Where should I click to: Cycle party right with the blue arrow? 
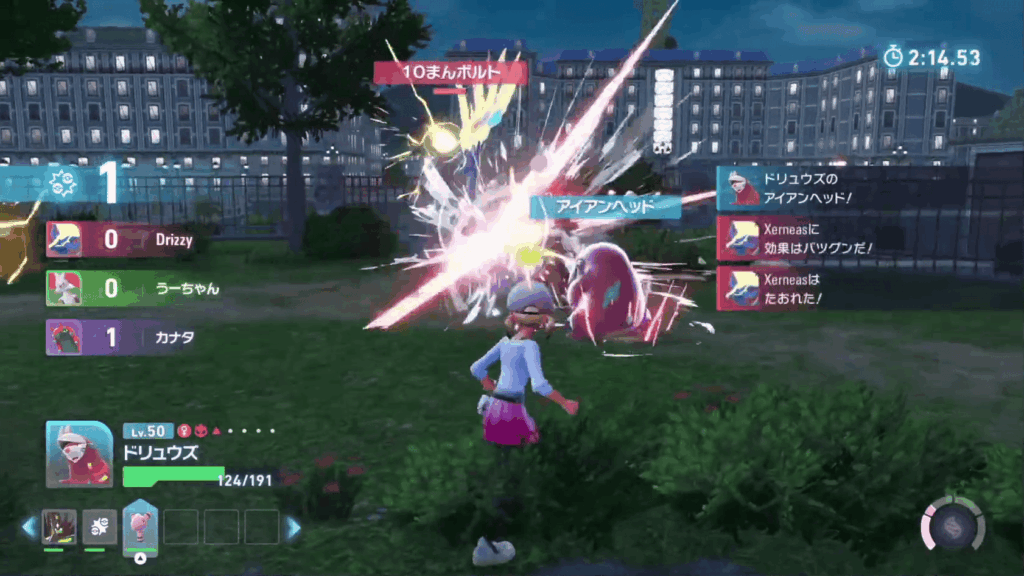coord(293,528)
